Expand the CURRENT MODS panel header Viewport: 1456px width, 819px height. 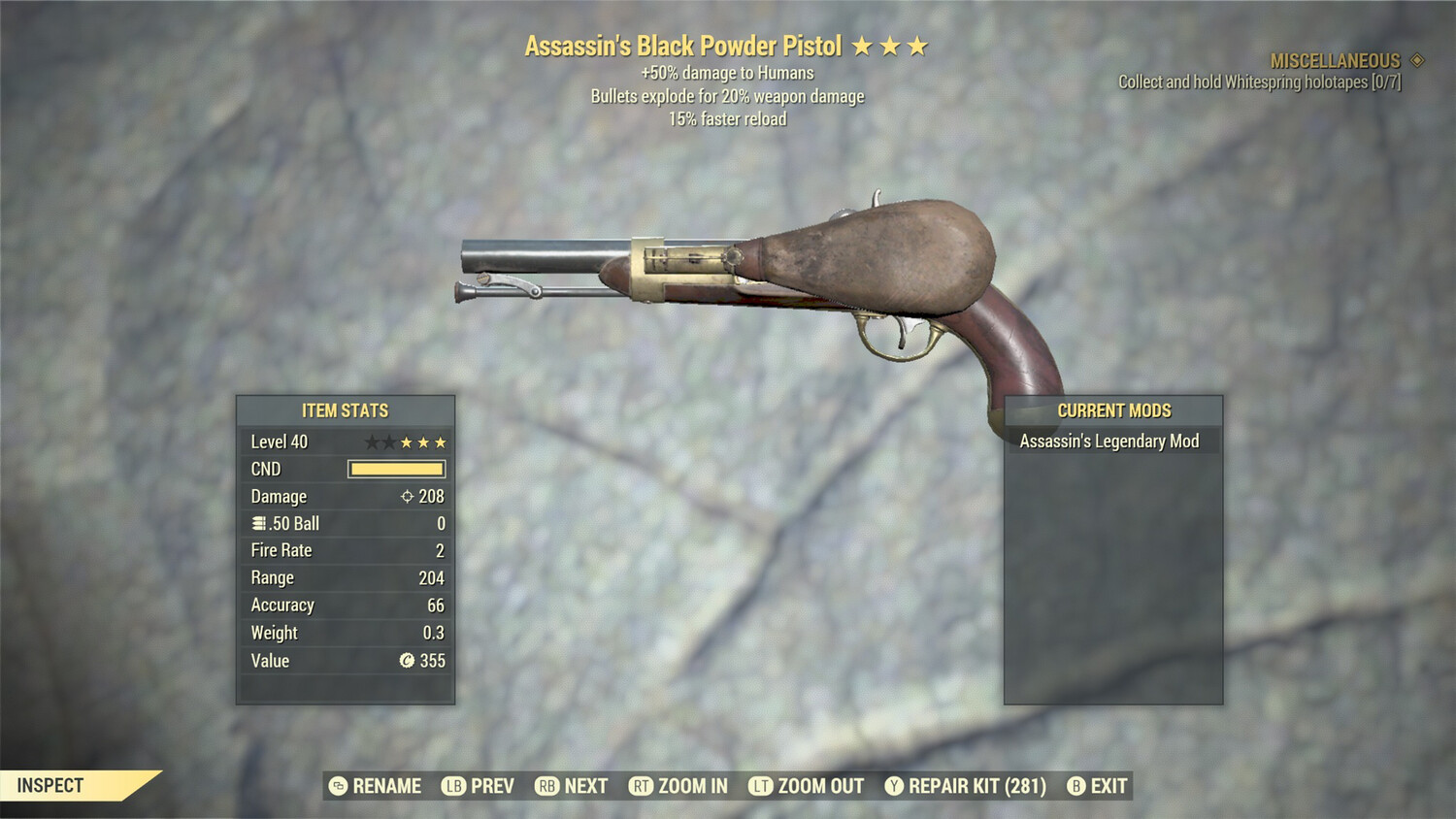click(1112, 410)
